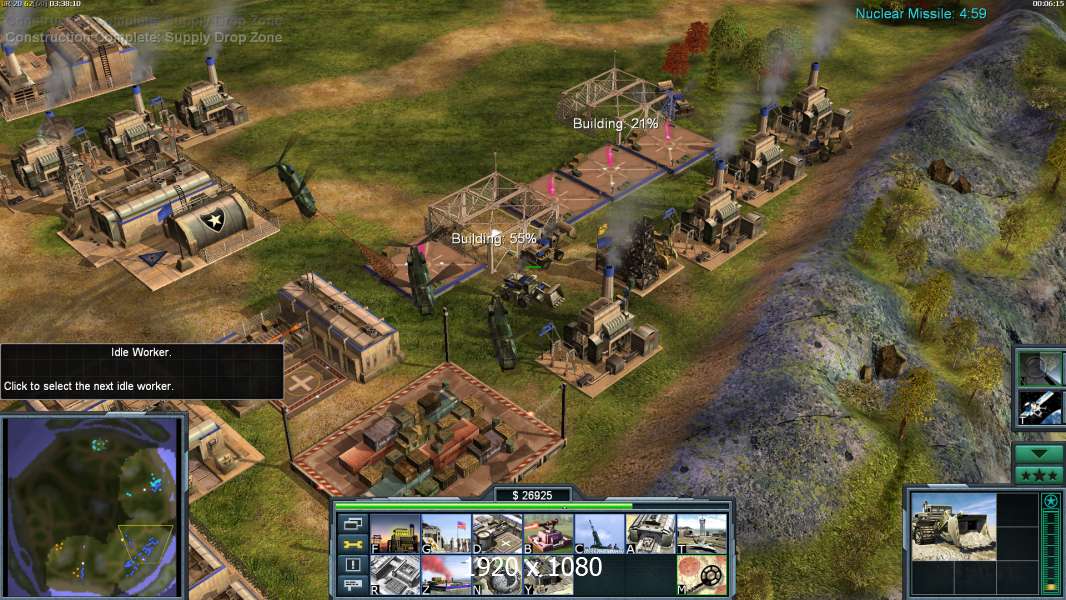Choose the War Factory build icon

650,534
